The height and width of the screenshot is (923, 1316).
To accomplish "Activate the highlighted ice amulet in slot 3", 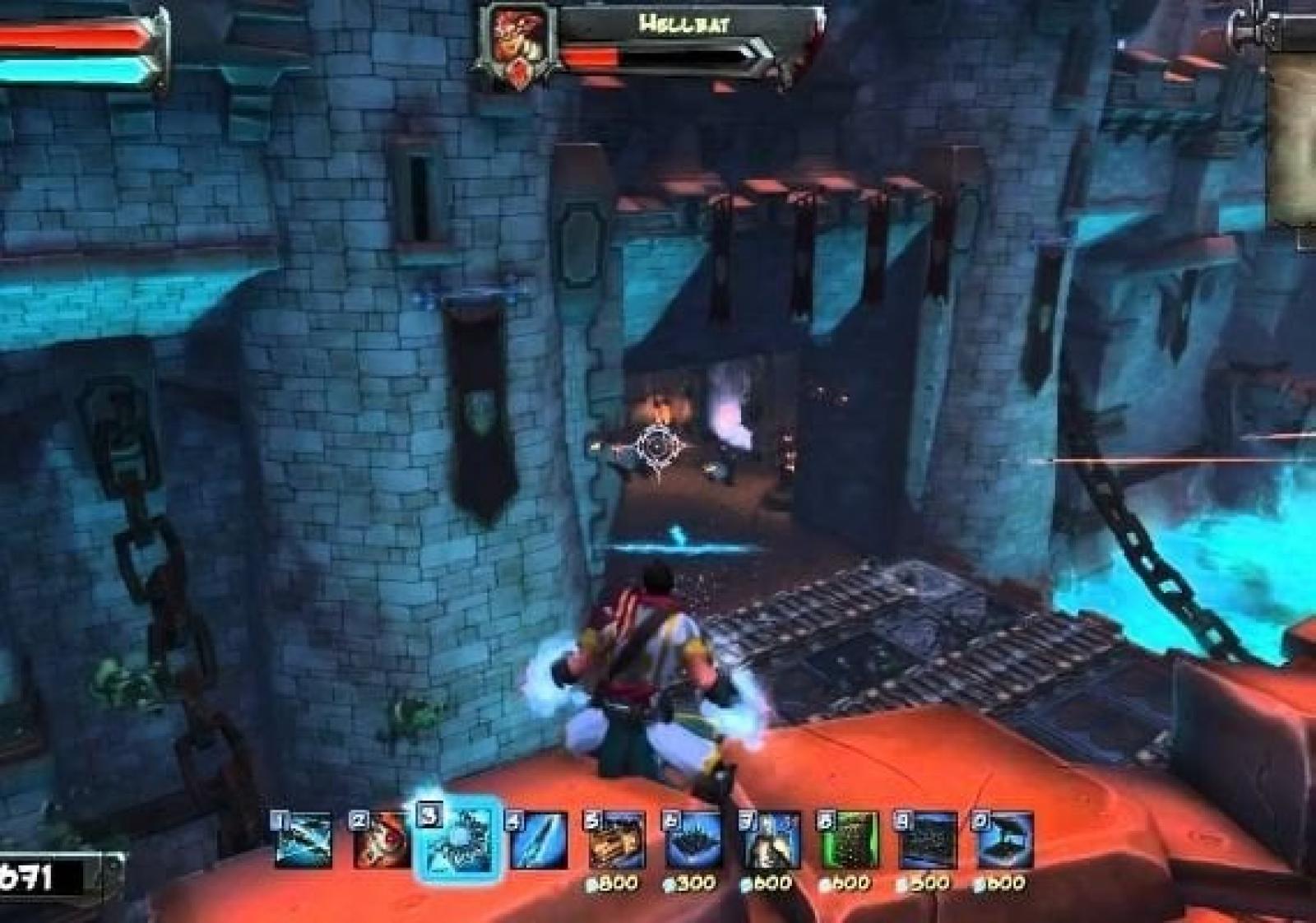I will pyautogui.click(x=459, y=840).
